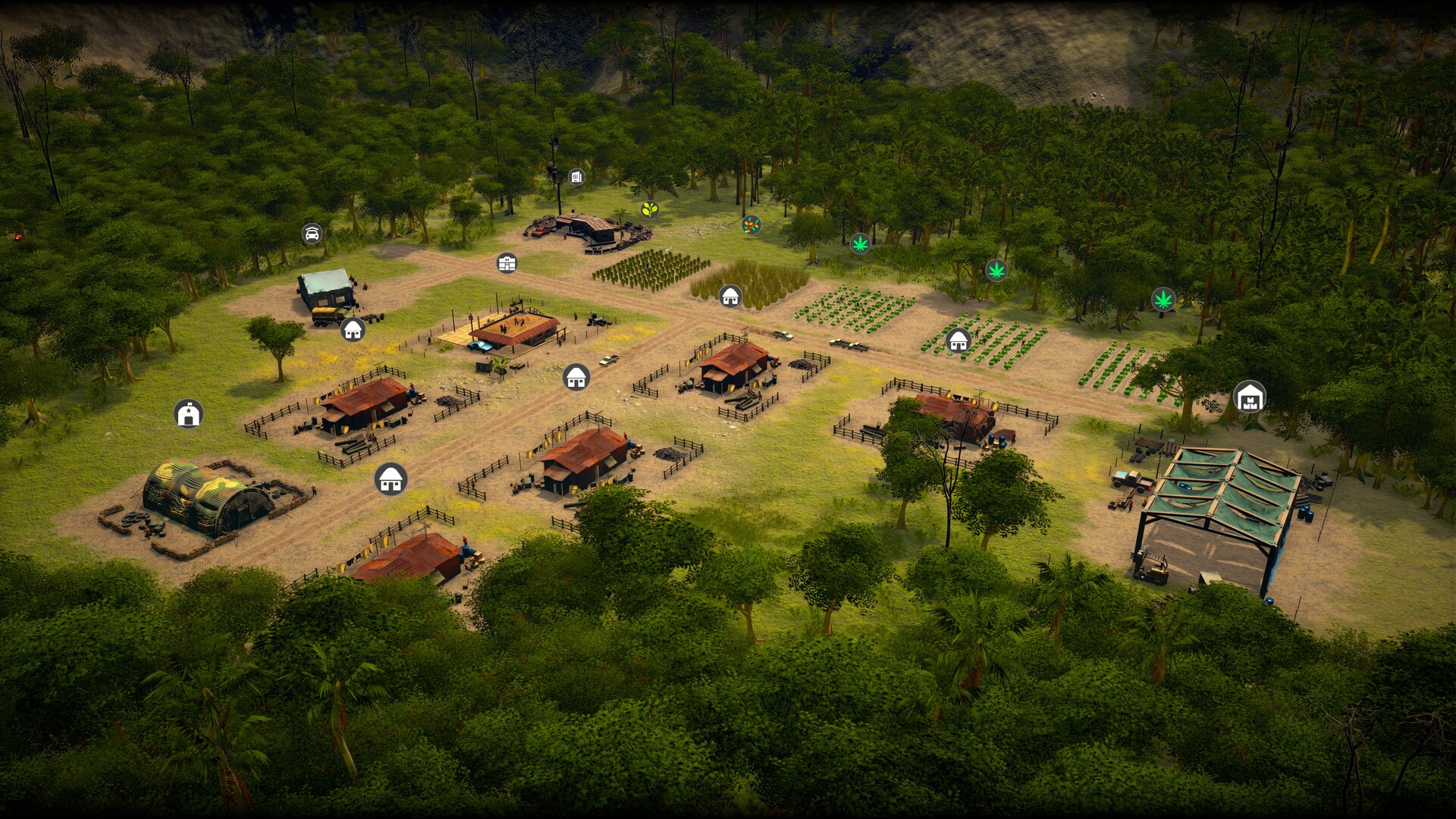Select the red coffee berry farm marker

tap(751, 224)
